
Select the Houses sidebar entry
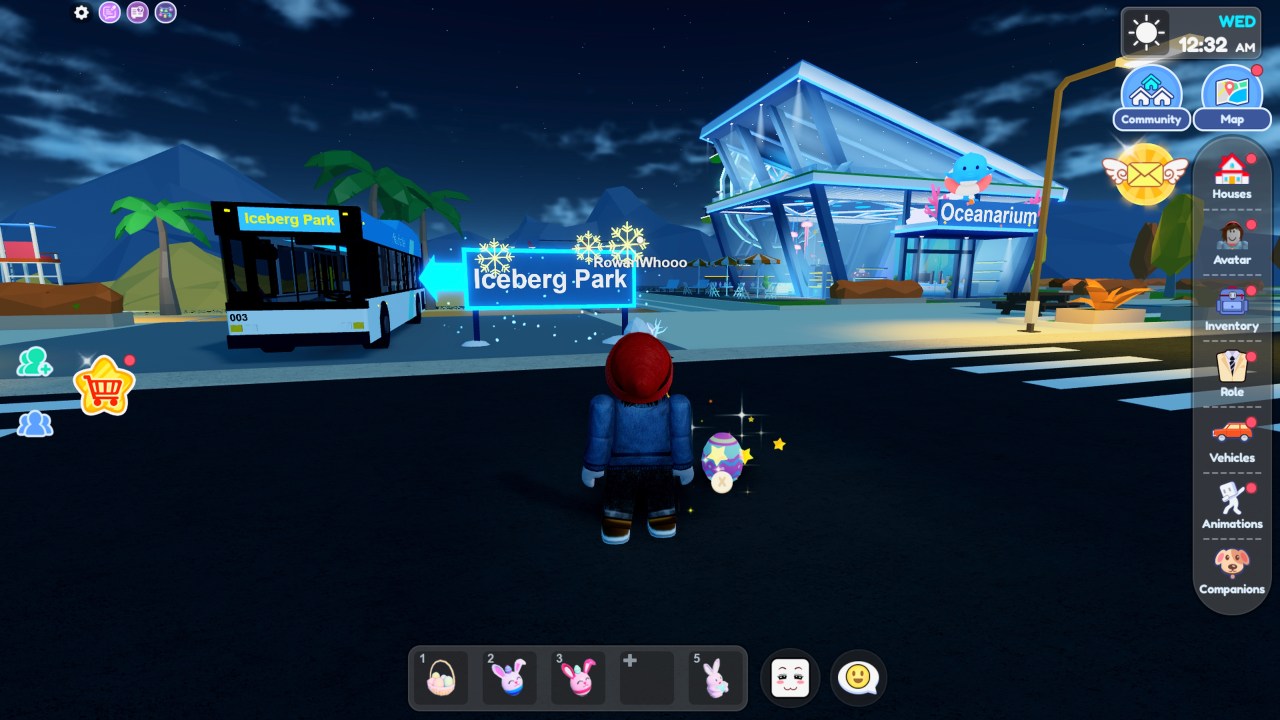tap(1231, 177)
